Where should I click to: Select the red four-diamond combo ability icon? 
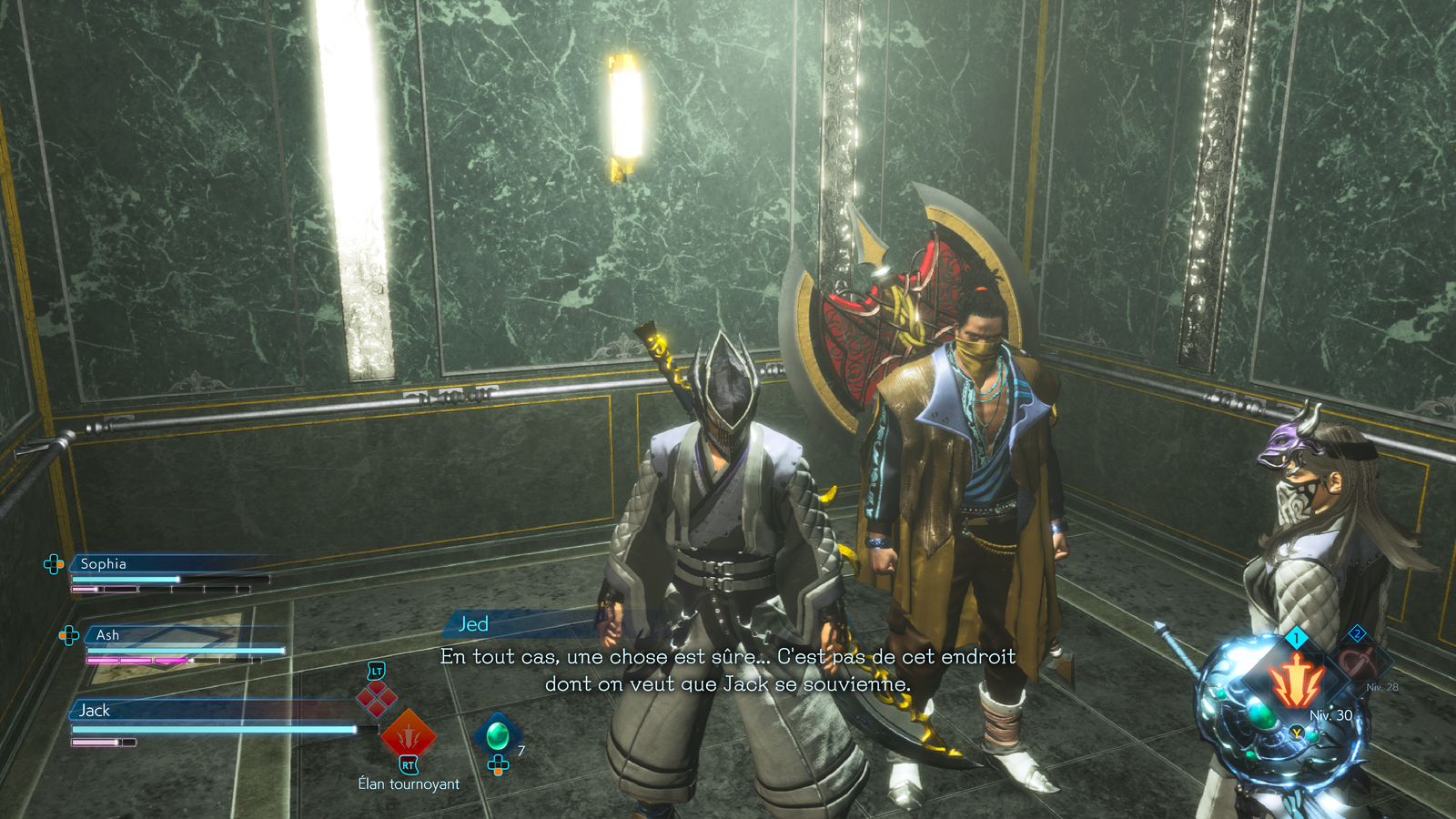(x=376, y=698)
